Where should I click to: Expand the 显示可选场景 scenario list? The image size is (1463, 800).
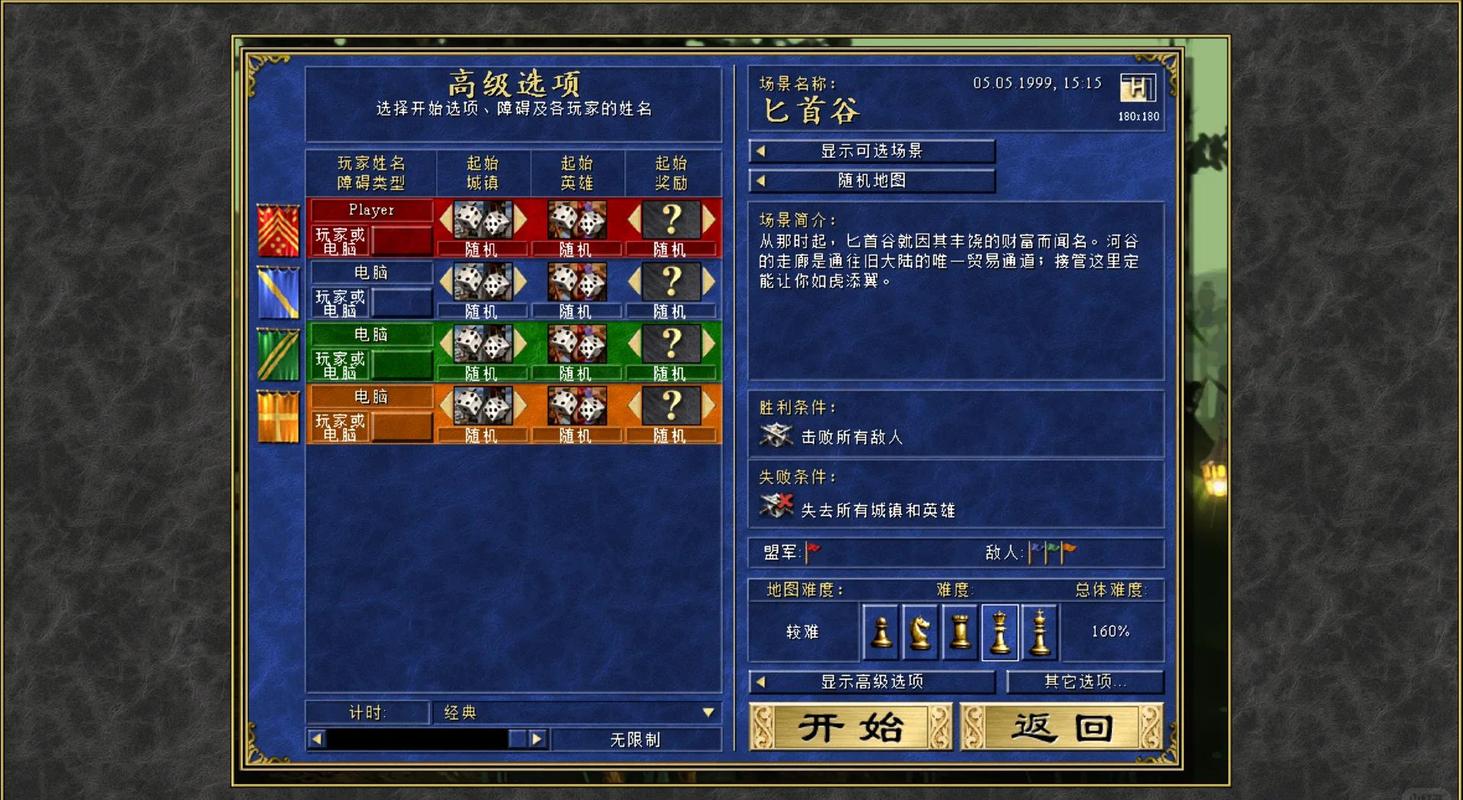coord(872,151)
